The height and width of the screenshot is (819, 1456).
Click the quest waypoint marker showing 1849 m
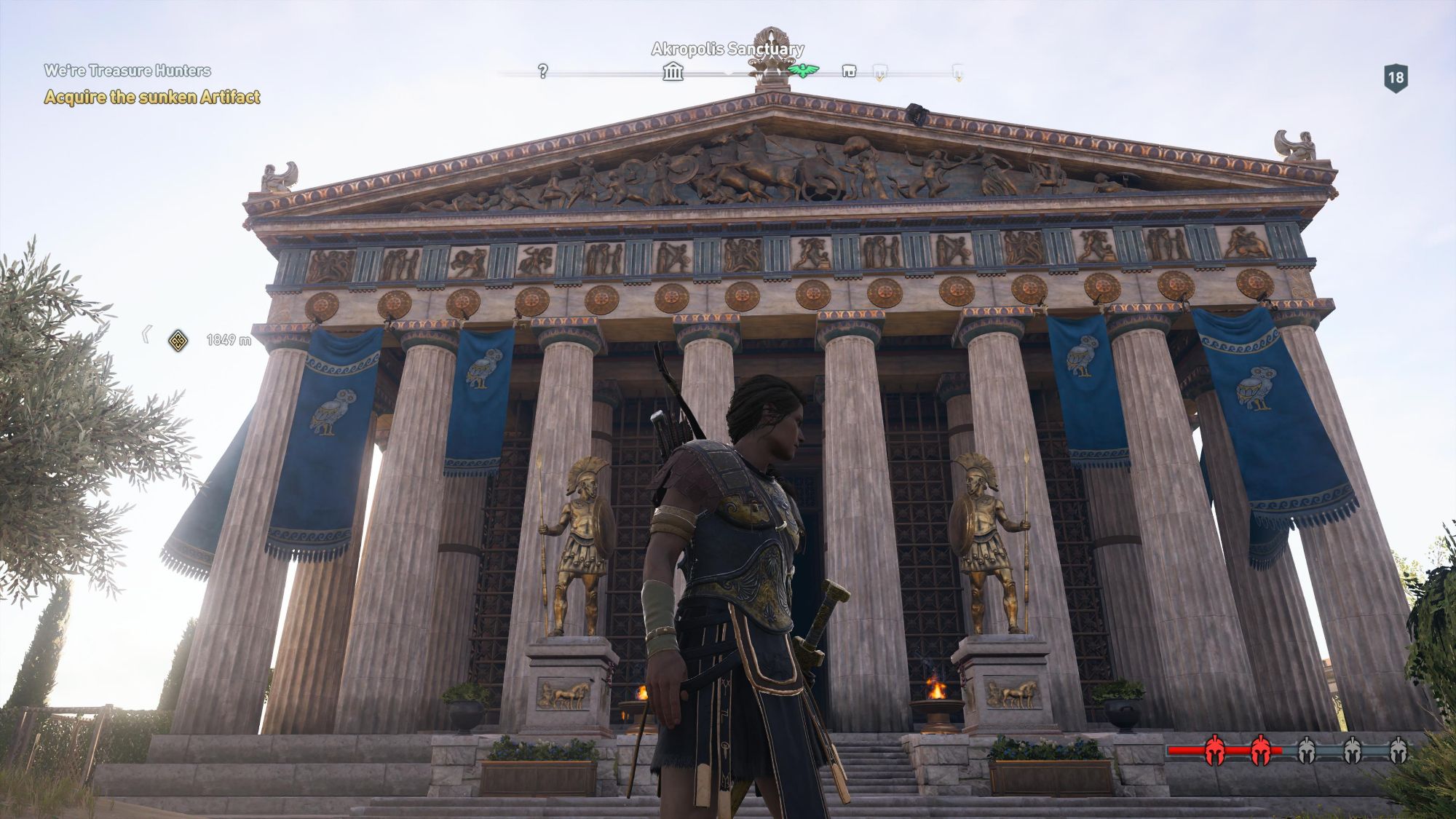click(x=178, y=340)
